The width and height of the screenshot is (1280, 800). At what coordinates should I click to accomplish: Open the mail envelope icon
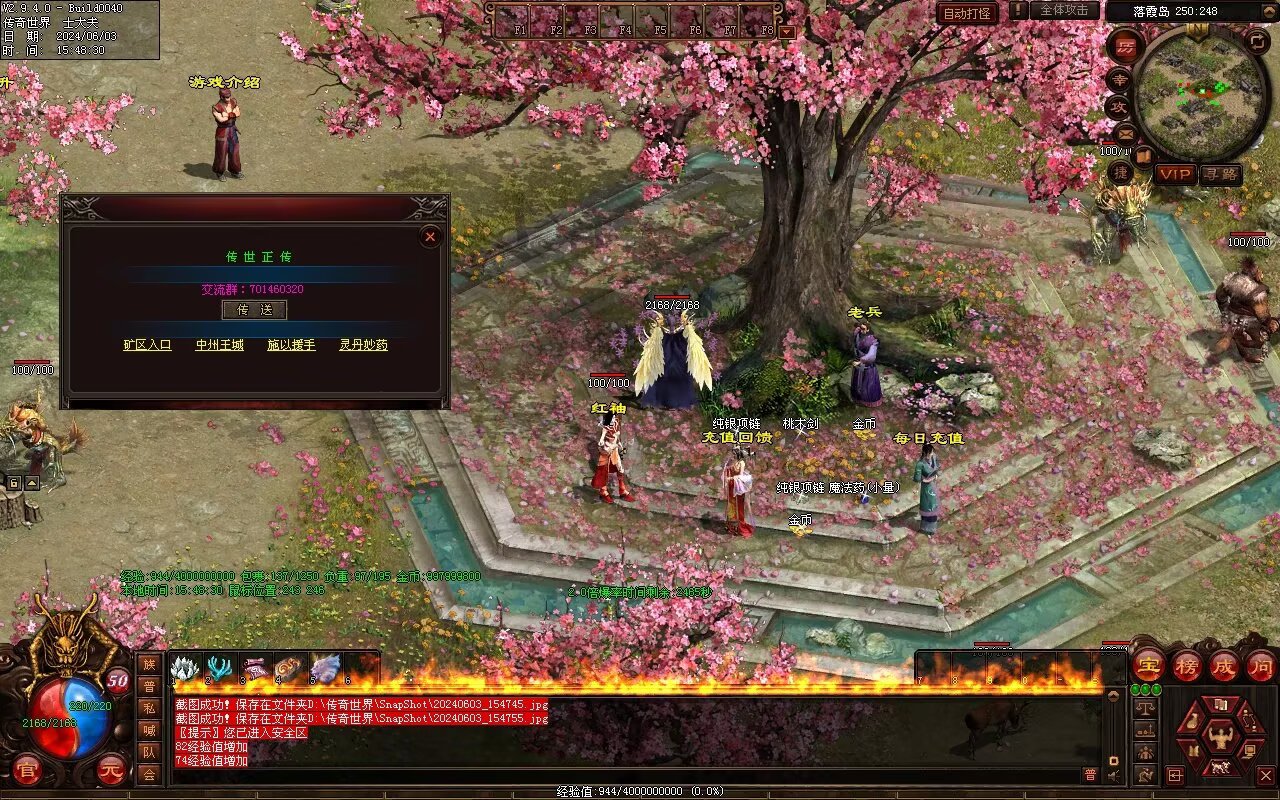(x=1126, y=132)
